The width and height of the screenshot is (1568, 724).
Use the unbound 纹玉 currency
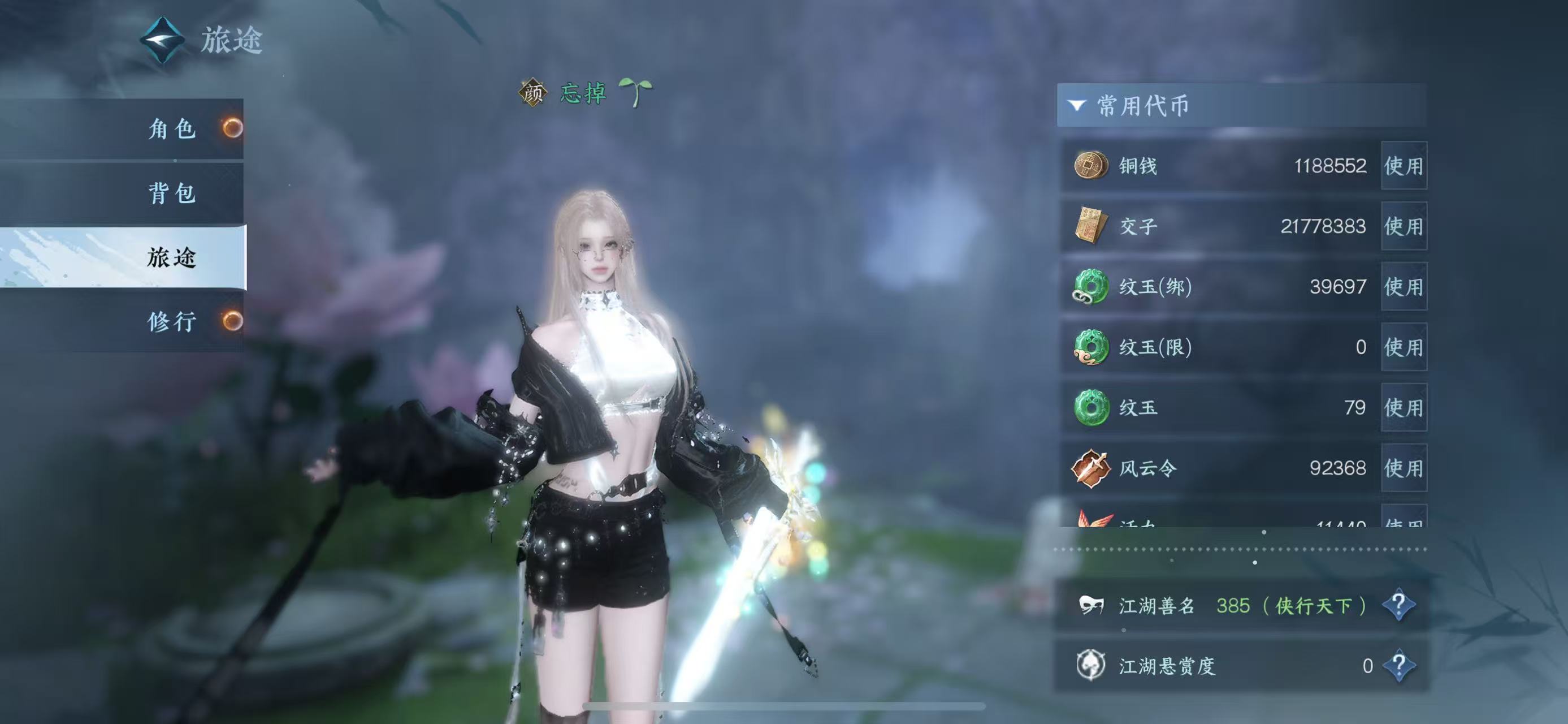click(1403, 407)
